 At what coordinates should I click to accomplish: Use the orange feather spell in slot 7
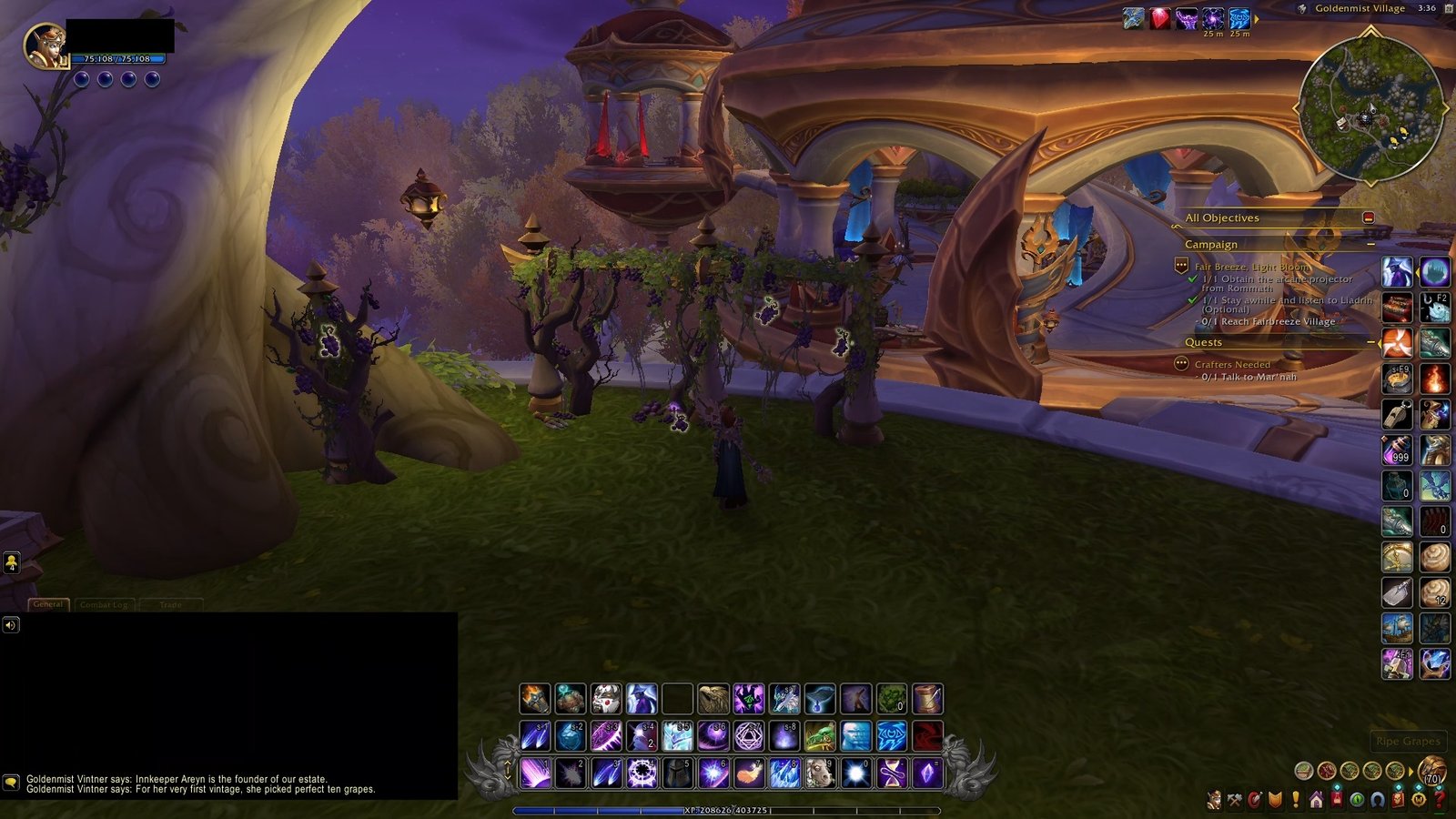click(x=748, y=773)
